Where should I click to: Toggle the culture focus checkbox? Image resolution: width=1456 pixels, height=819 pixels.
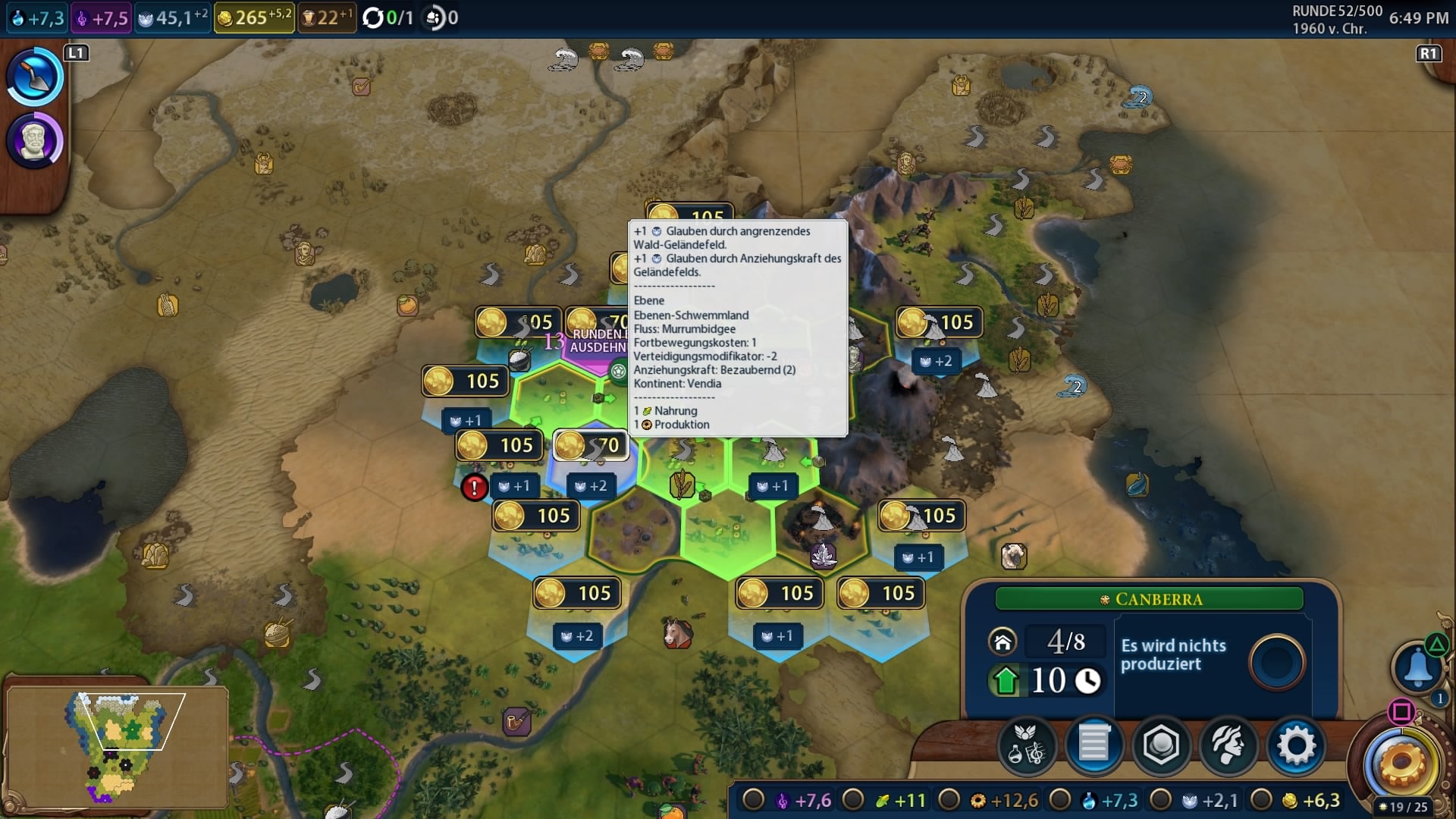pos(753,800)
